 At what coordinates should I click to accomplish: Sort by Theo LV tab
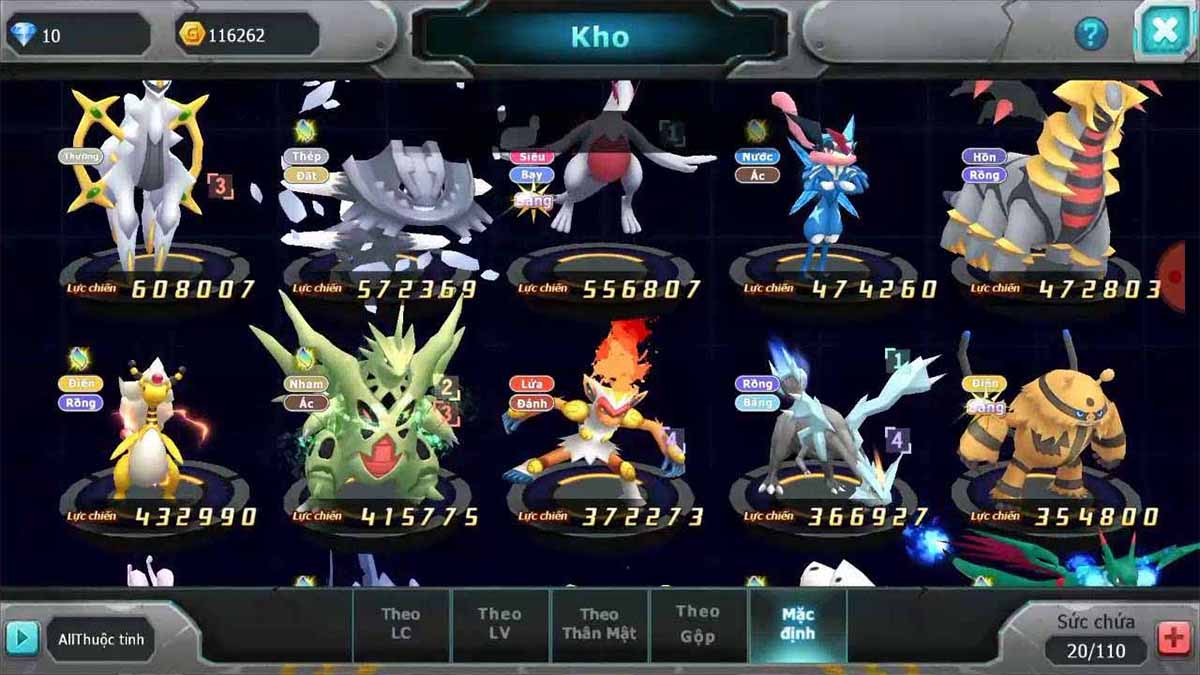[499, 624]
